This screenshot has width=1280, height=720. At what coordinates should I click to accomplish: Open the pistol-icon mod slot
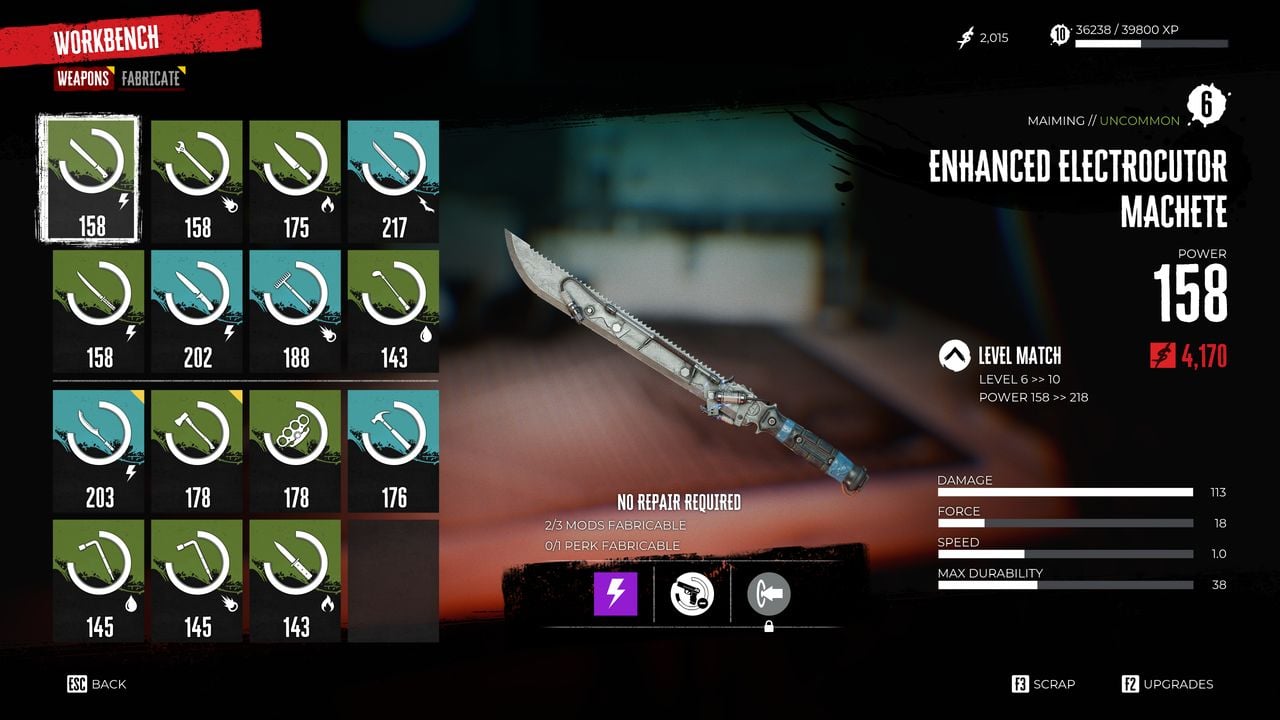click(692, 594)
